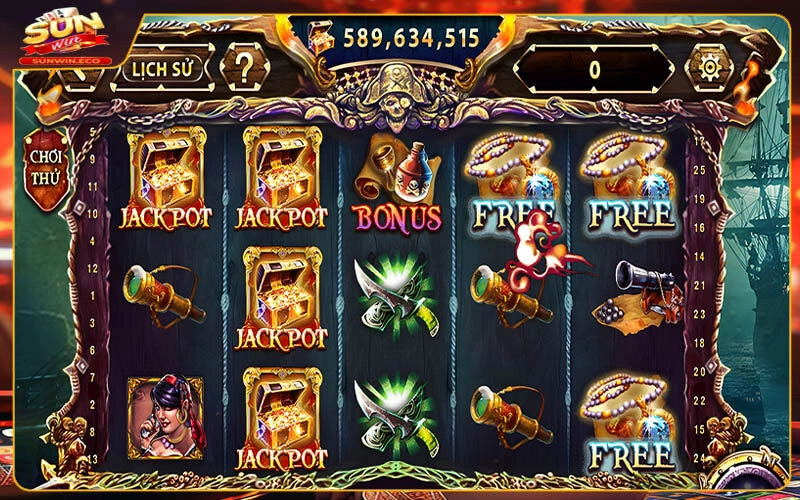Open the question mark help guide

[x=244, y=67]
